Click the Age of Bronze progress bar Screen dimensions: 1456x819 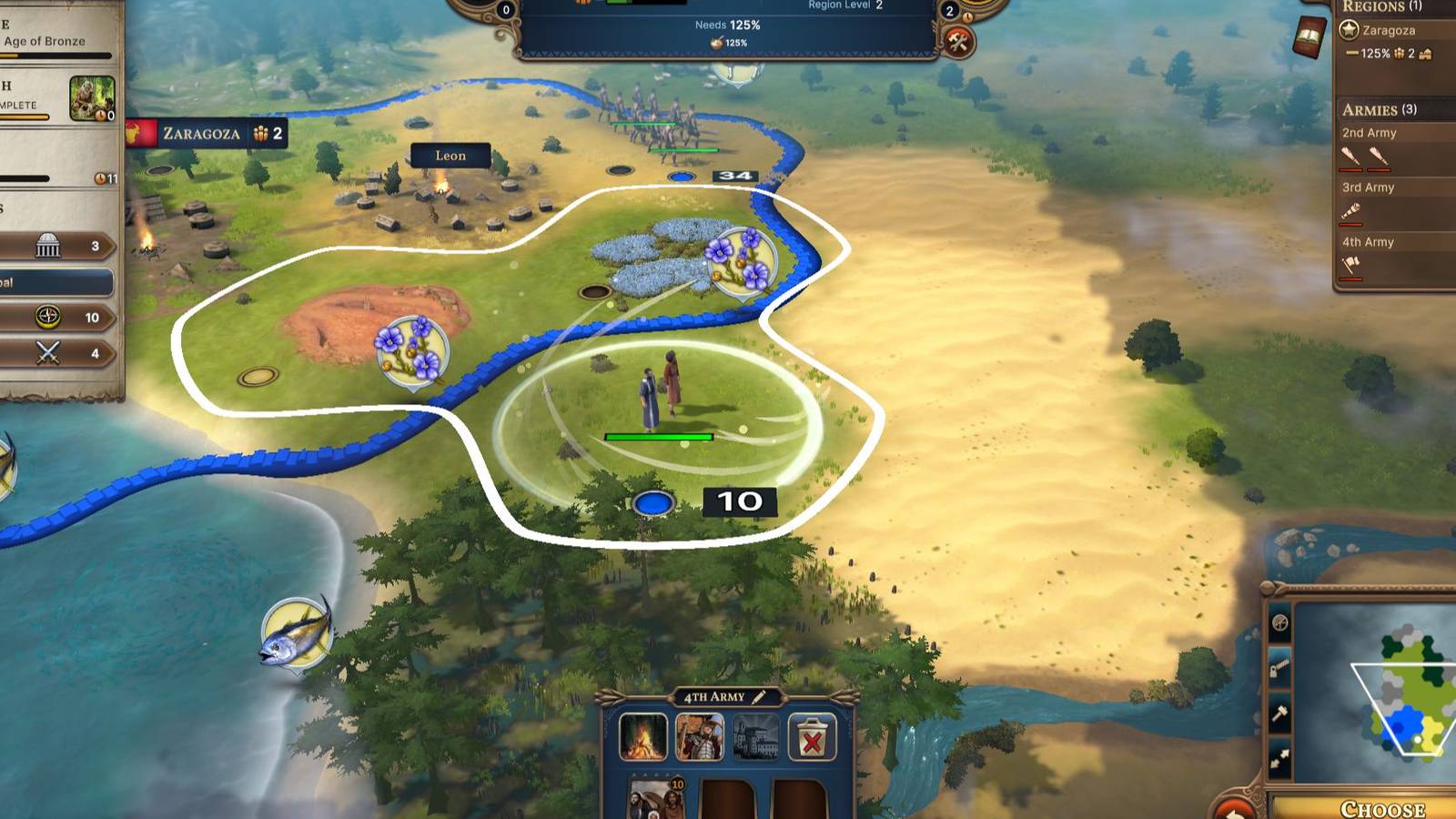55,56
